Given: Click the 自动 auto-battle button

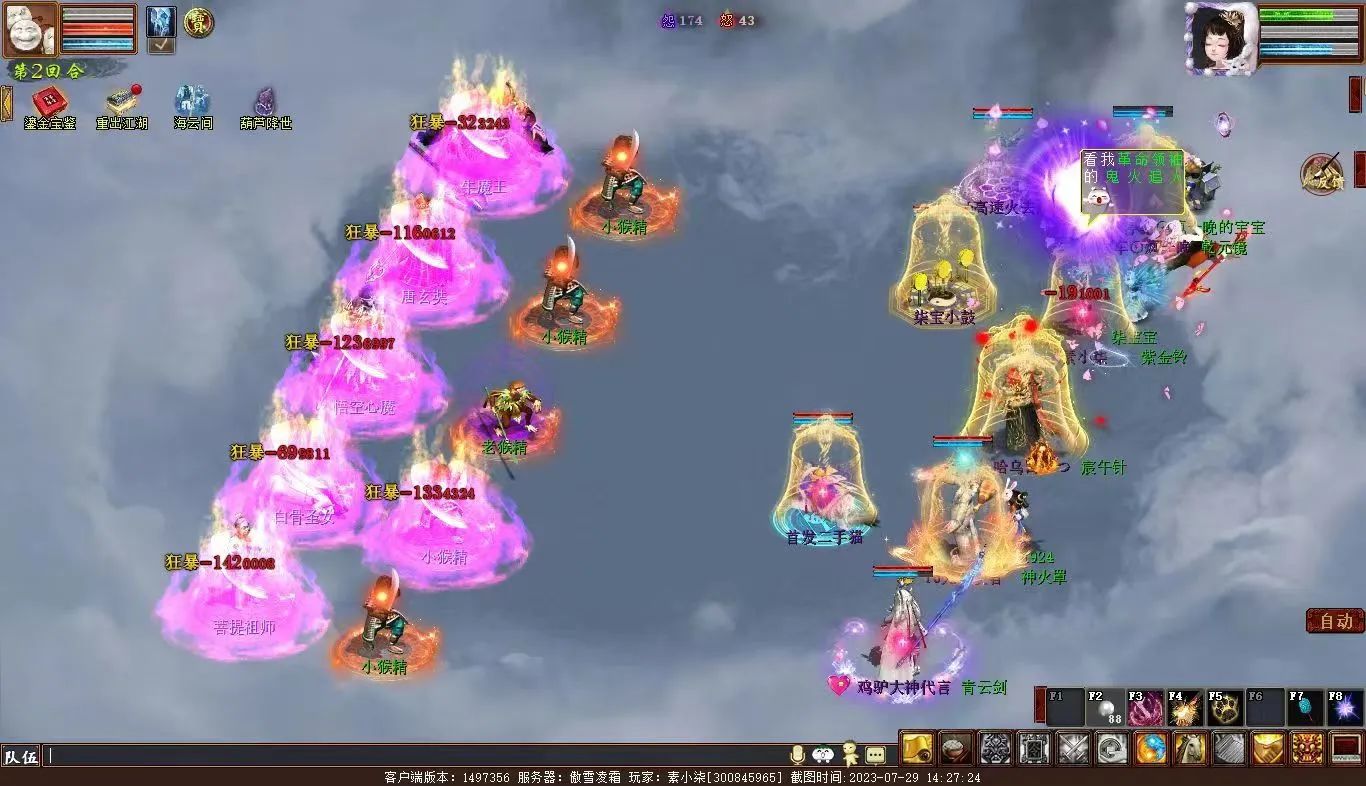Looking at the screenshot, I should coord(1335,621).
